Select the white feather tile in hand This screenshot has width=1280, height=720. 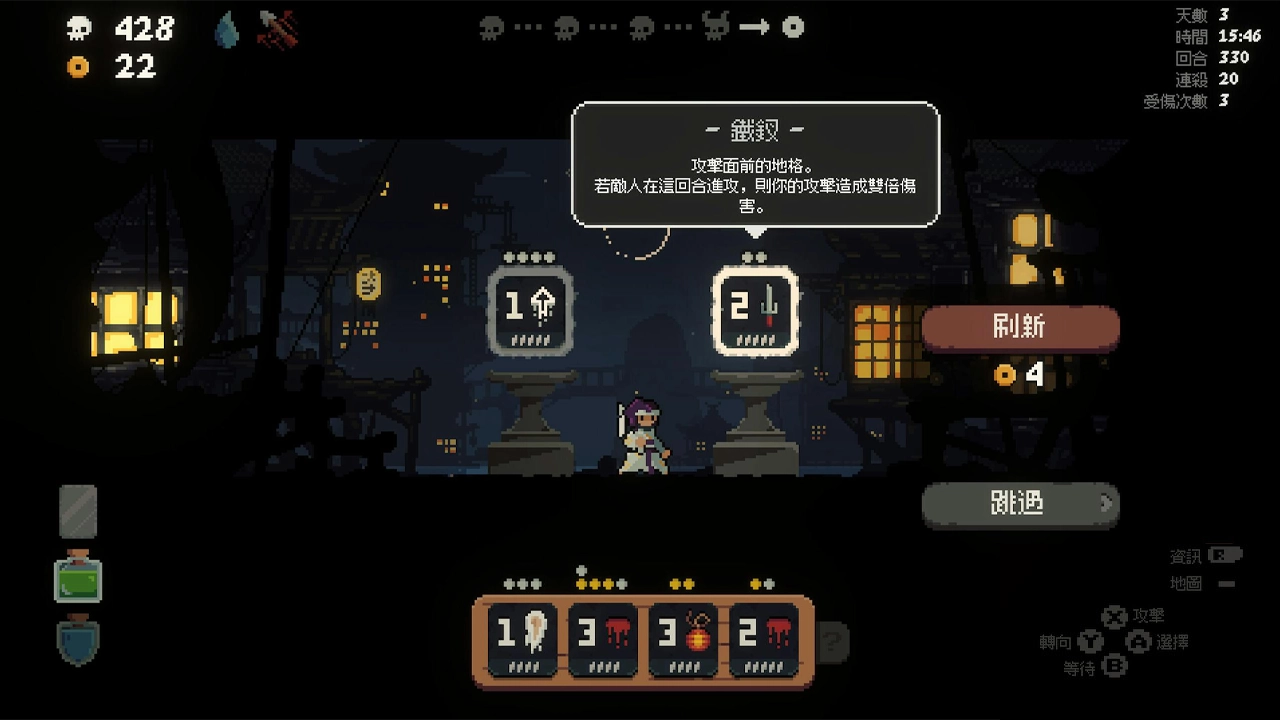tap(521, 637)
